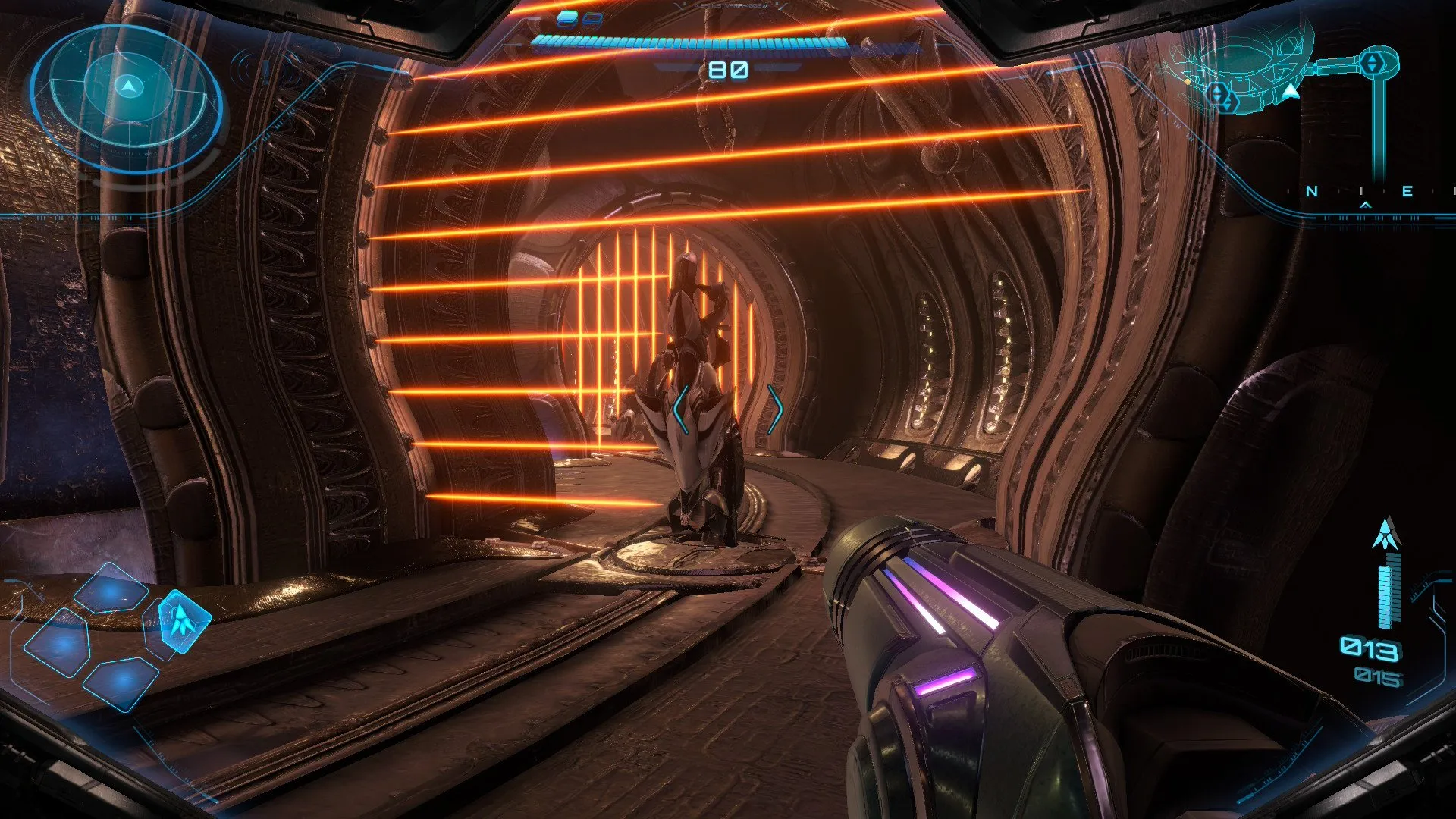This screenshot has height=819, width=1456.
Task: Click the small arrow under the compass N marker
Action: 1365,204
